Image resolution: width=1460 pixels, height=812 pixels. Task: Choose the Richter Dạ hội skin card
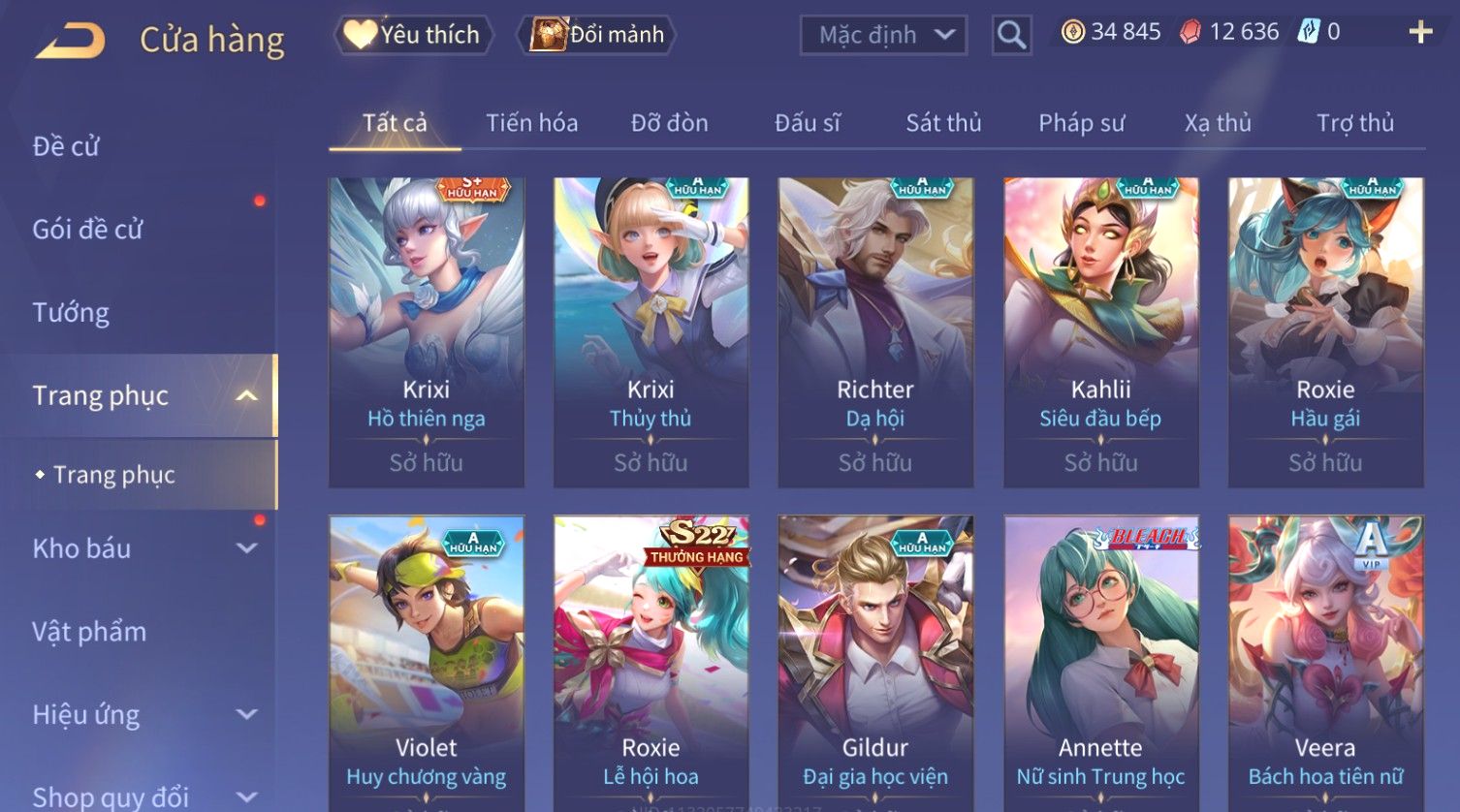(x=875, y=331)
